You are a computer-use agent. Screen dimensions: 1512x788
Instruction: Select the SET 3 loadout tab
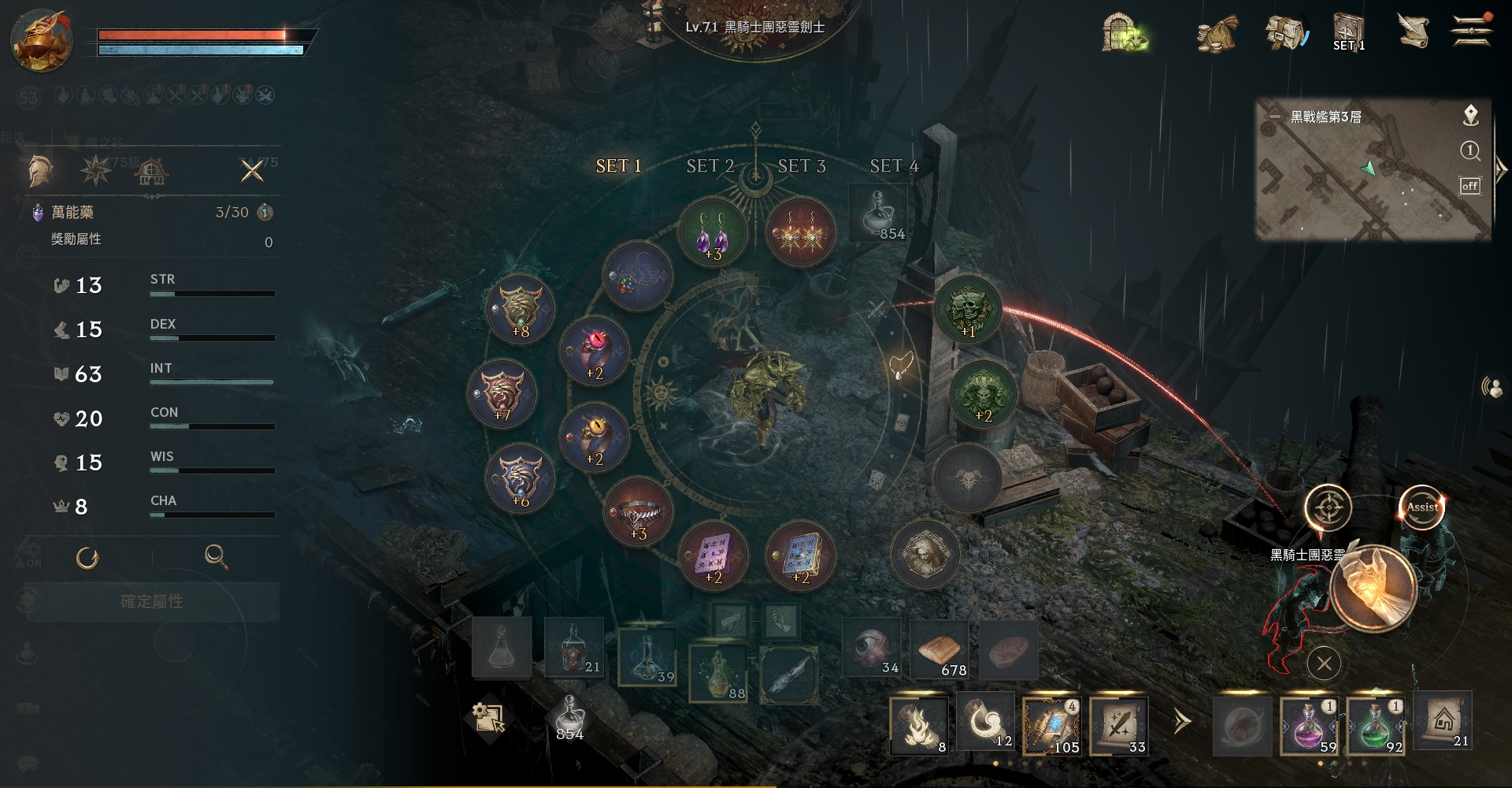(801, 165)
